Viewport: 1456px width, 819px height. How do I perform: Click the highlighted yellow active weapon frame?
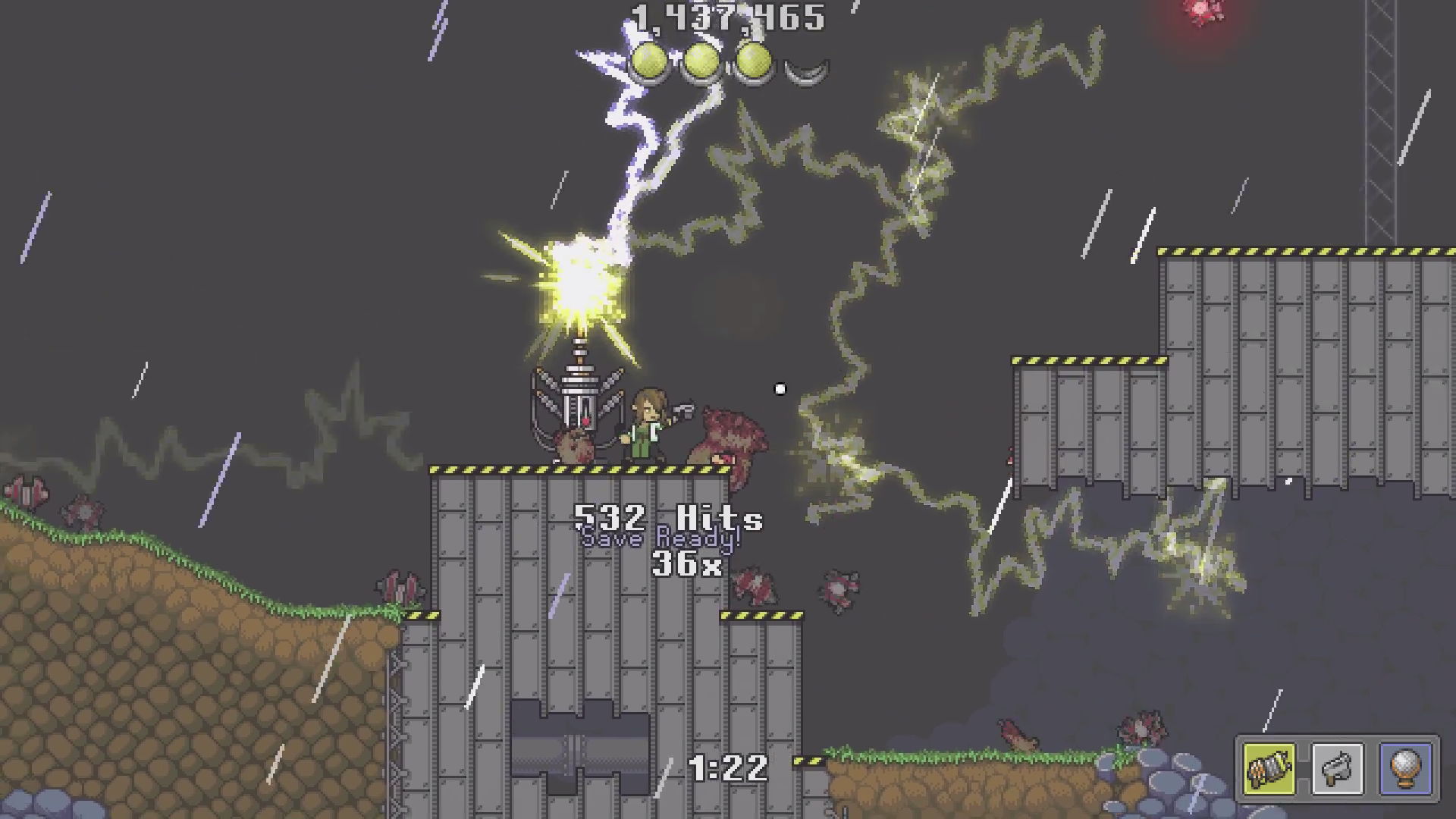(1269, 768)
